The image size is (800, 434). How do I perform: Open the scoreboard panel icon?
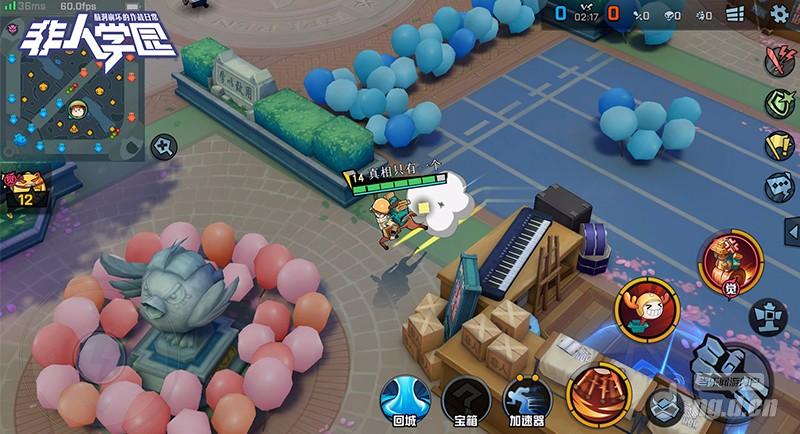(x=736, y=16)
